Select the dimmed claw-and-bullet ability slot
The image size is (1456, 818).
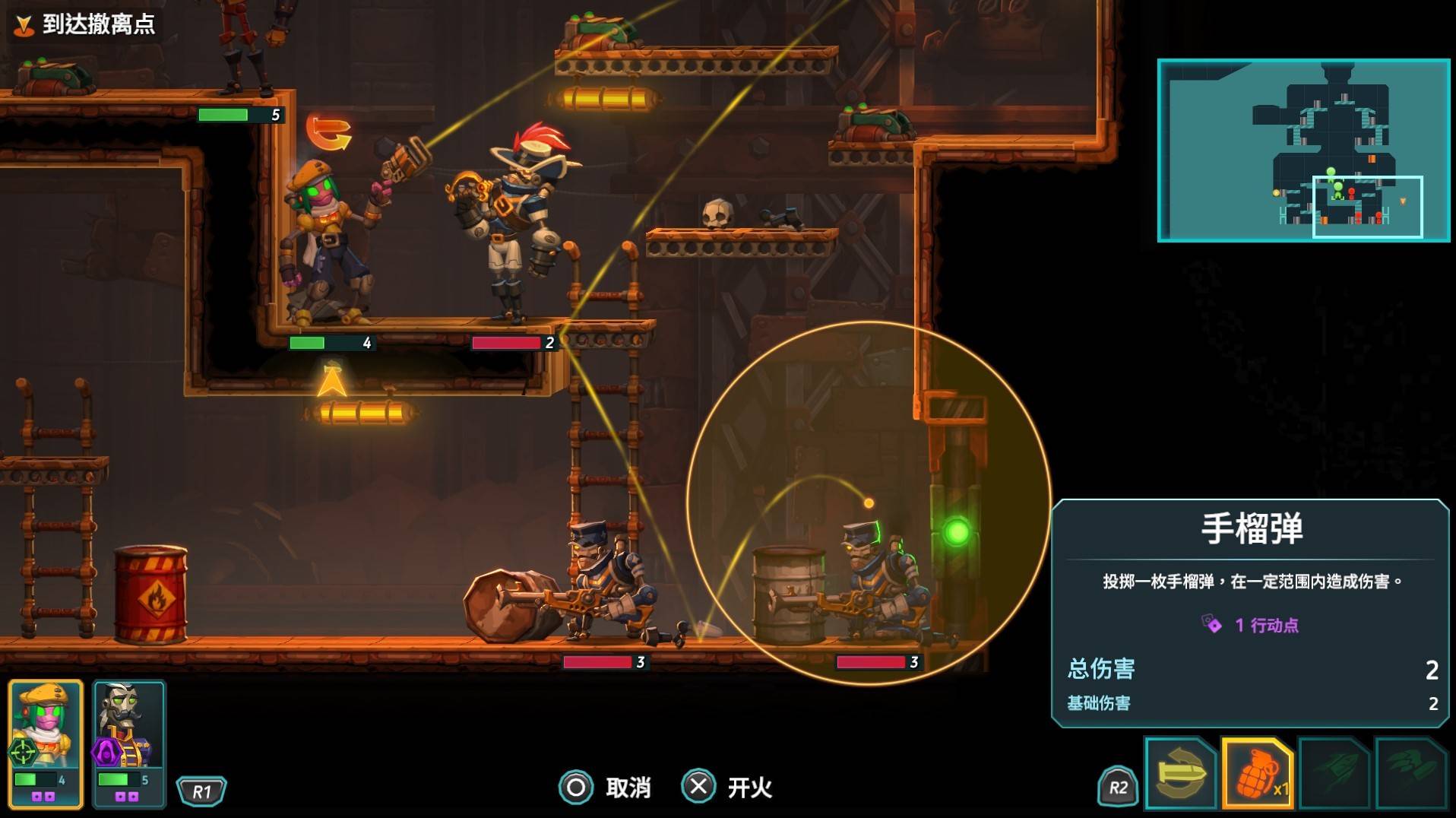1410,772
